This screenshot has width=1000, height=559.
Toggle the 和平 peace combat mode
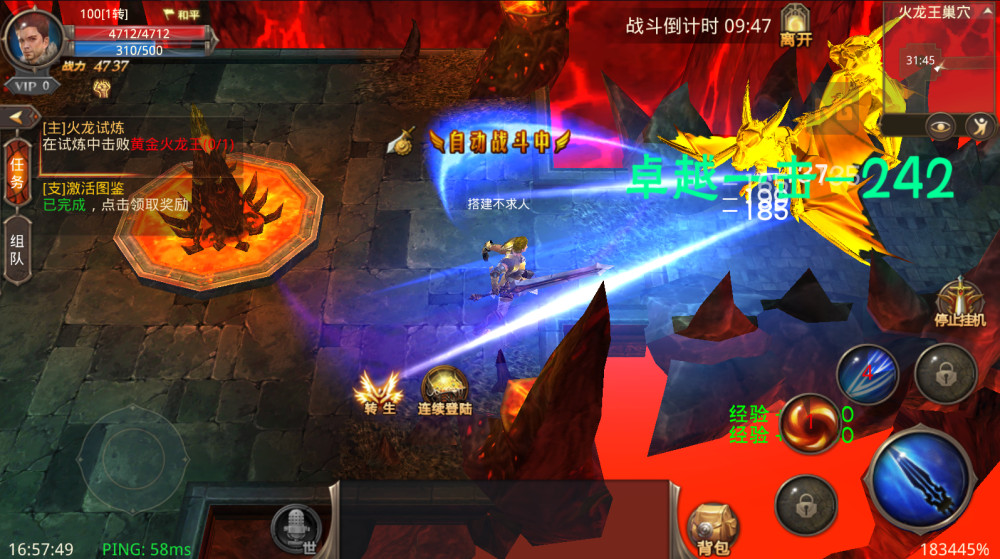(x=182, y=15)
